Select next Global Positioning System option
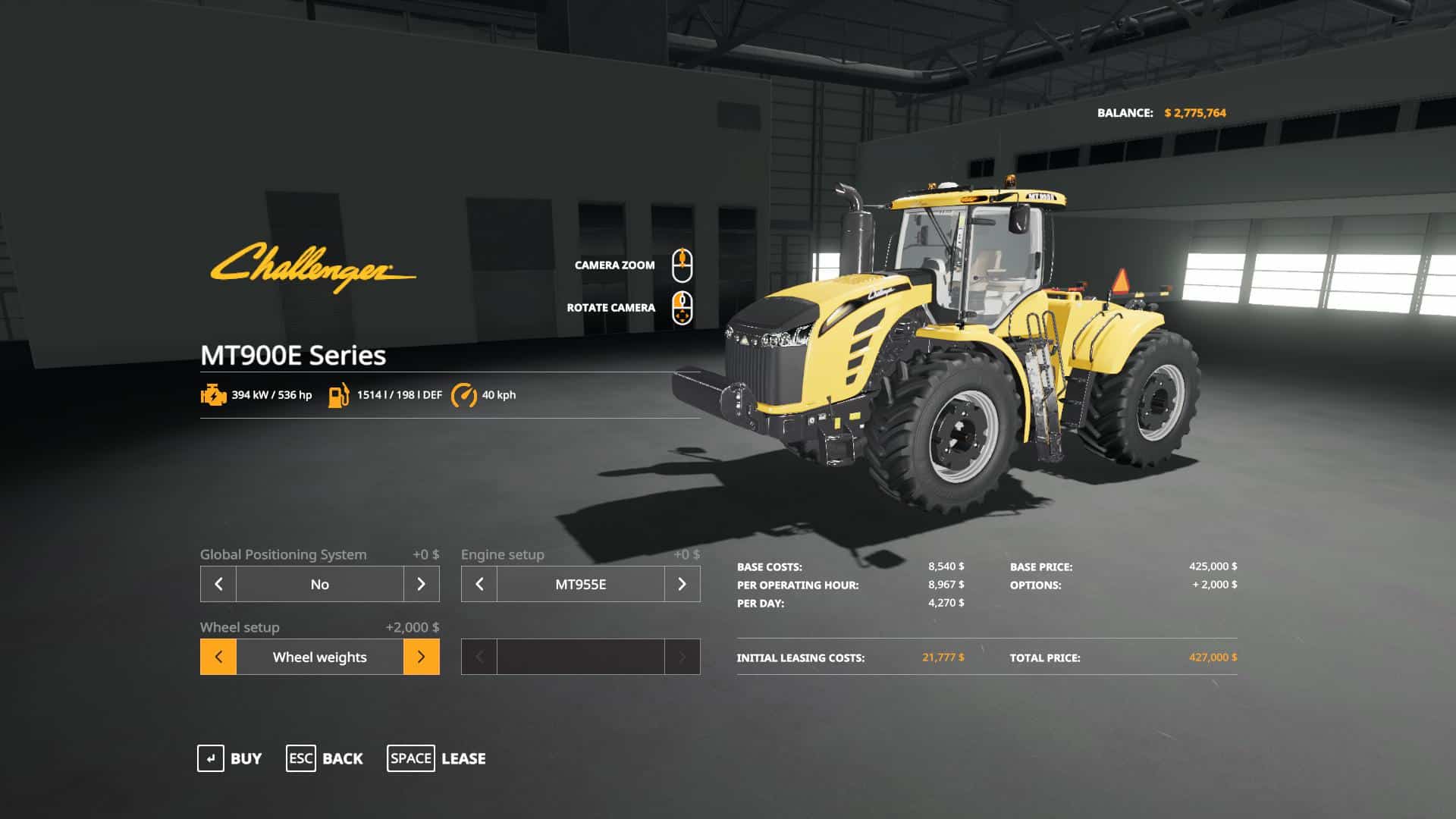The height and width of the screenshot is (819, 1456). point(421,584)
